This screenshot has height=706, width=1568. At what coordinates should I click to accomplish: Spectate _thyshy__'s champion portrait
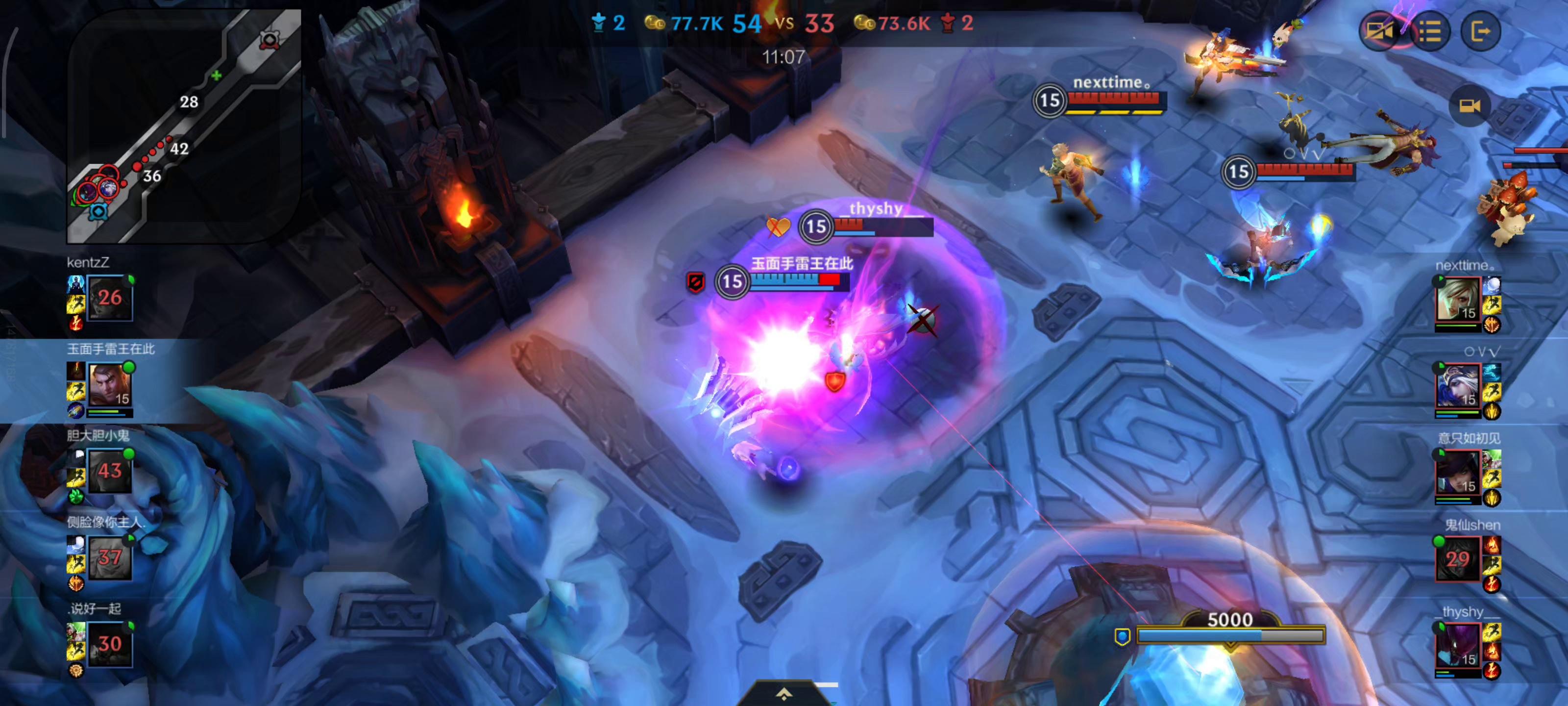click(x=1458, y=645)
